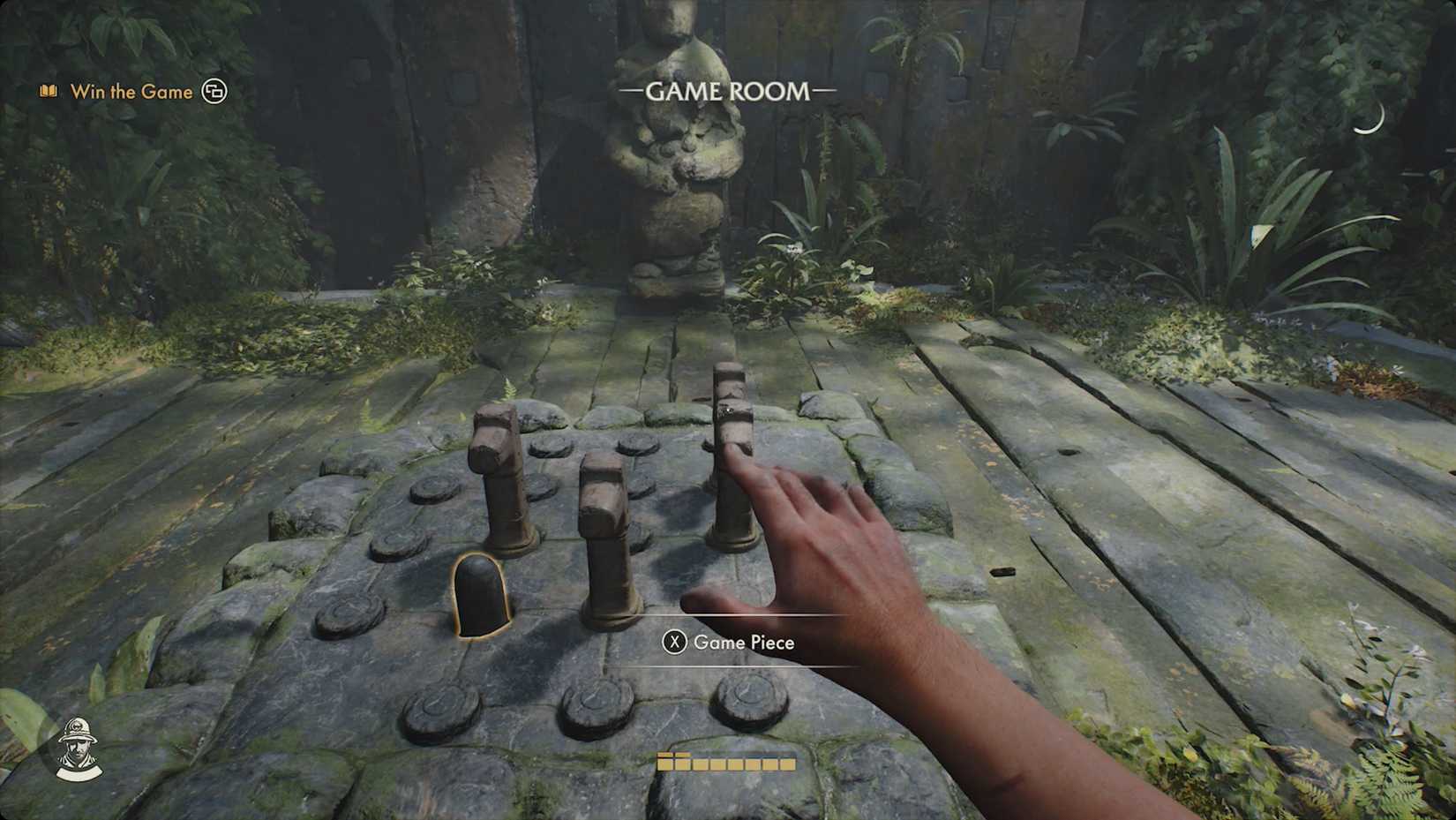This screenshot has height=820, width=1456.
Task: Click the book icon next to Win the Game
Action: coord(48,91)
